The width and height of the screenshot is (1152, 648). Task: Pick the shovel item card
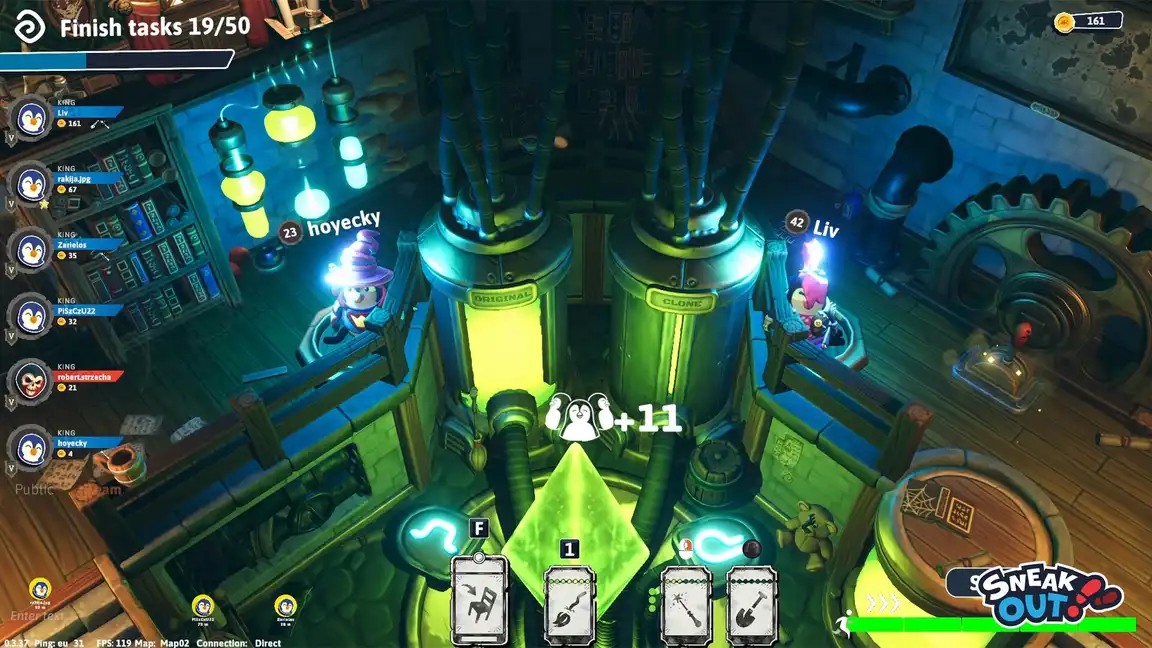click(752, 599)
